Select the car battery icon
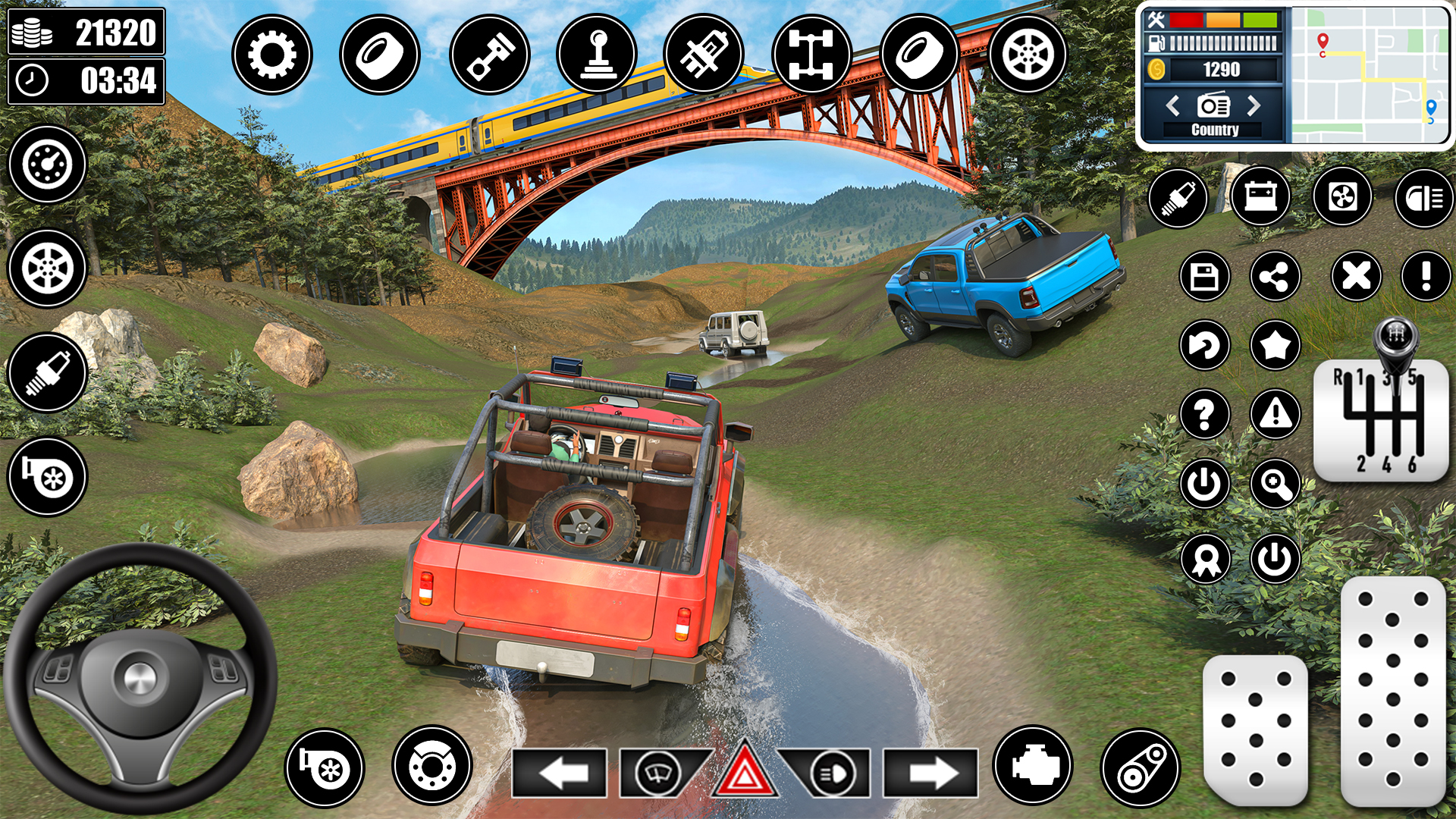This screenshot has height=819, width=1456. 1260,197
